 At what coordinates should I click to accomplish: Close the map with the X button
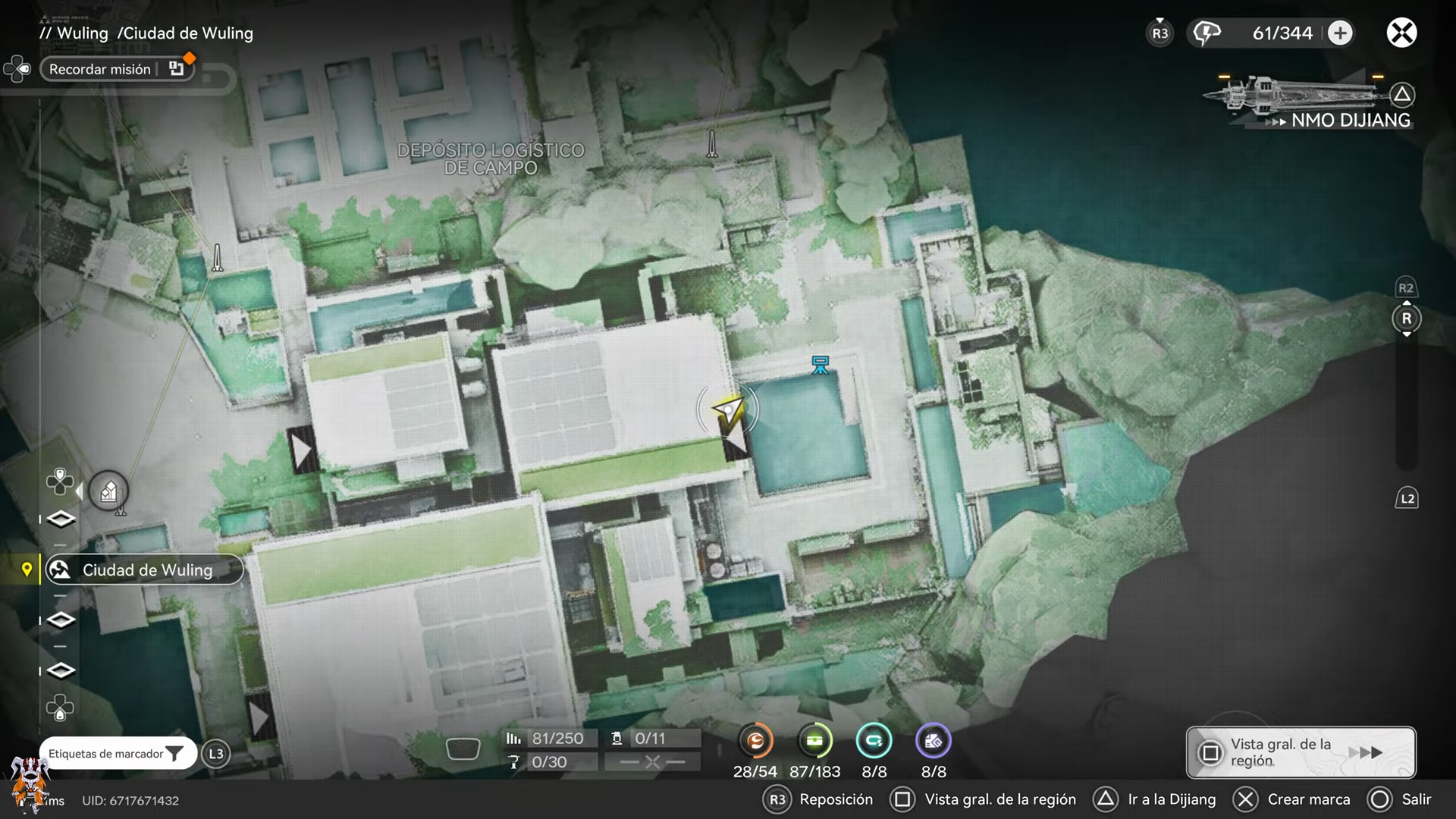pos(1401,33)
